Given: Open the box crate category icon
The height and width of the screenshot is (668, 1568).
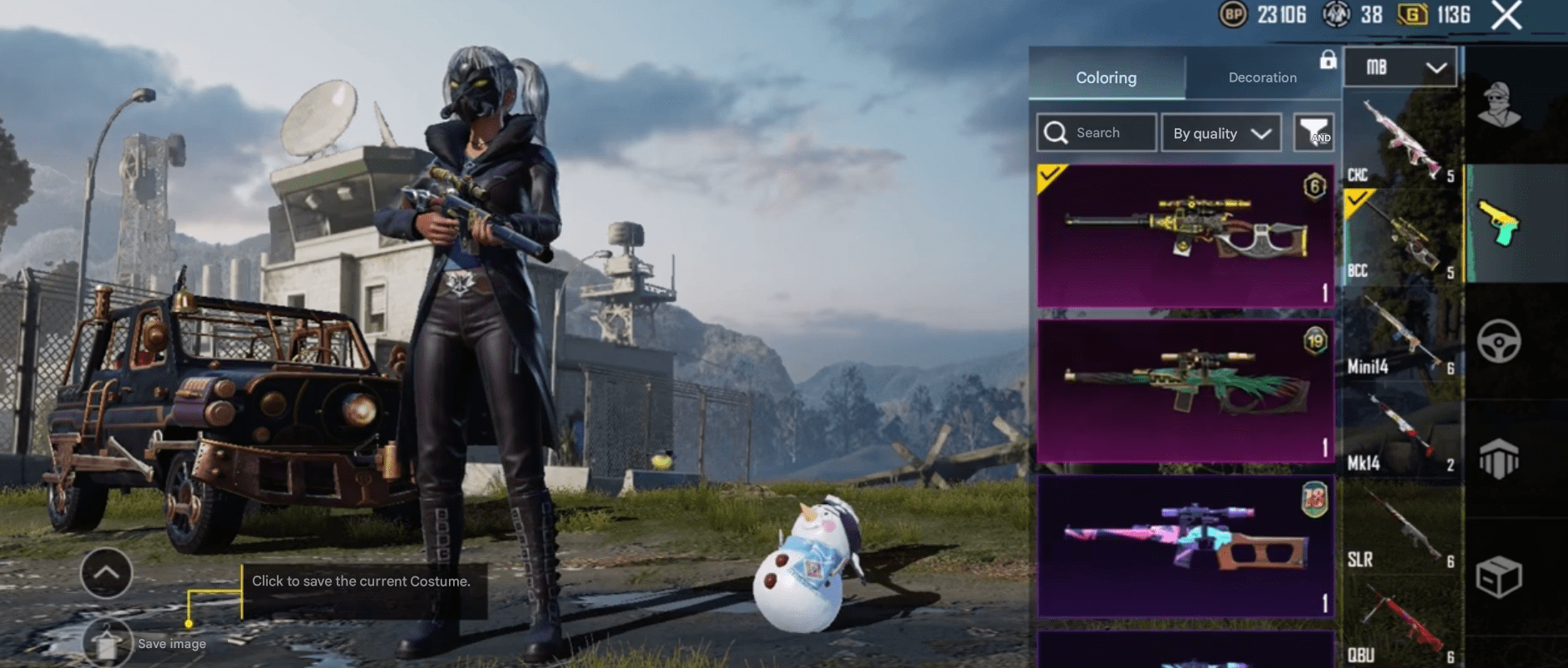Looking at the screenshot, I should (1500, 576).
